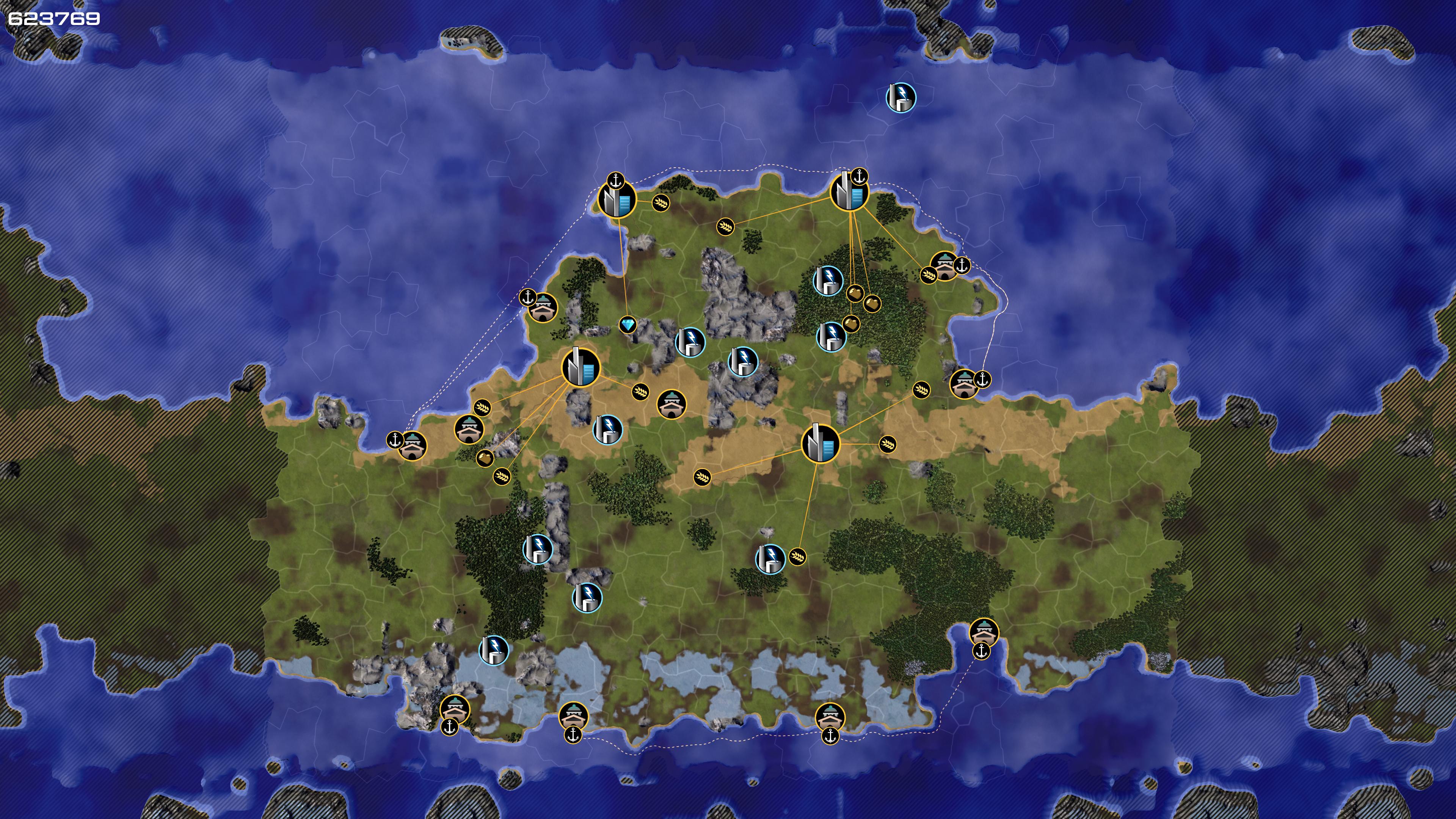
Task: Click the power plant marker out at sea
Action: [901, 97]
